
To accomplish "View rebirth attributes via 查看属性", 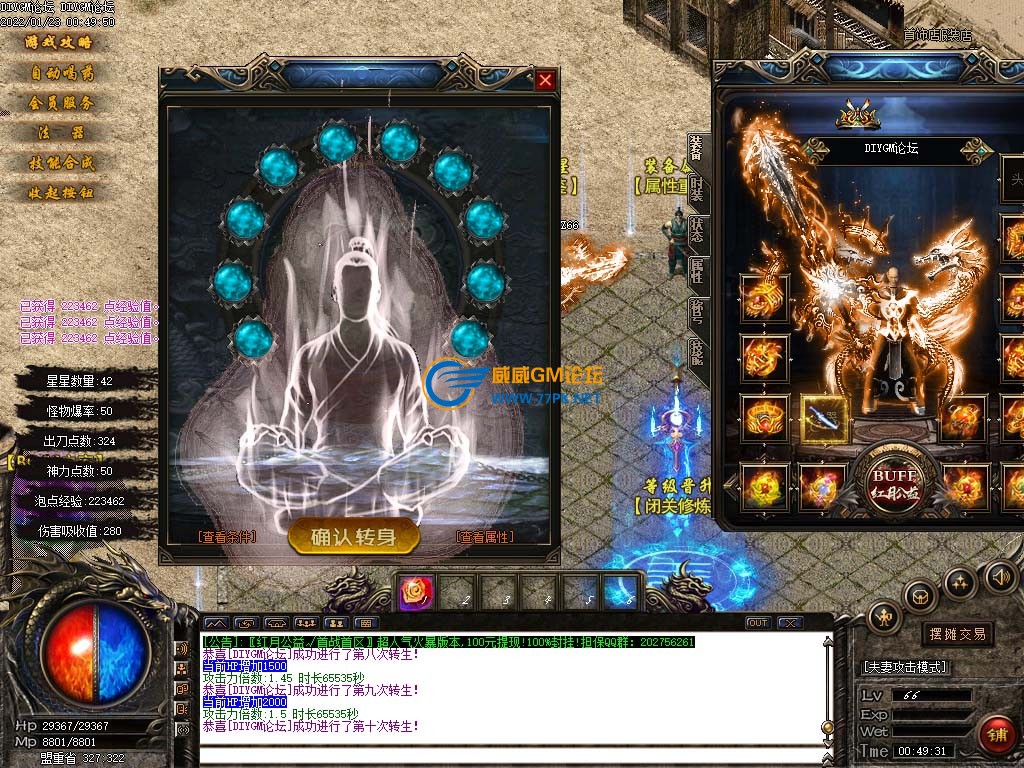I will coord(485,537).
